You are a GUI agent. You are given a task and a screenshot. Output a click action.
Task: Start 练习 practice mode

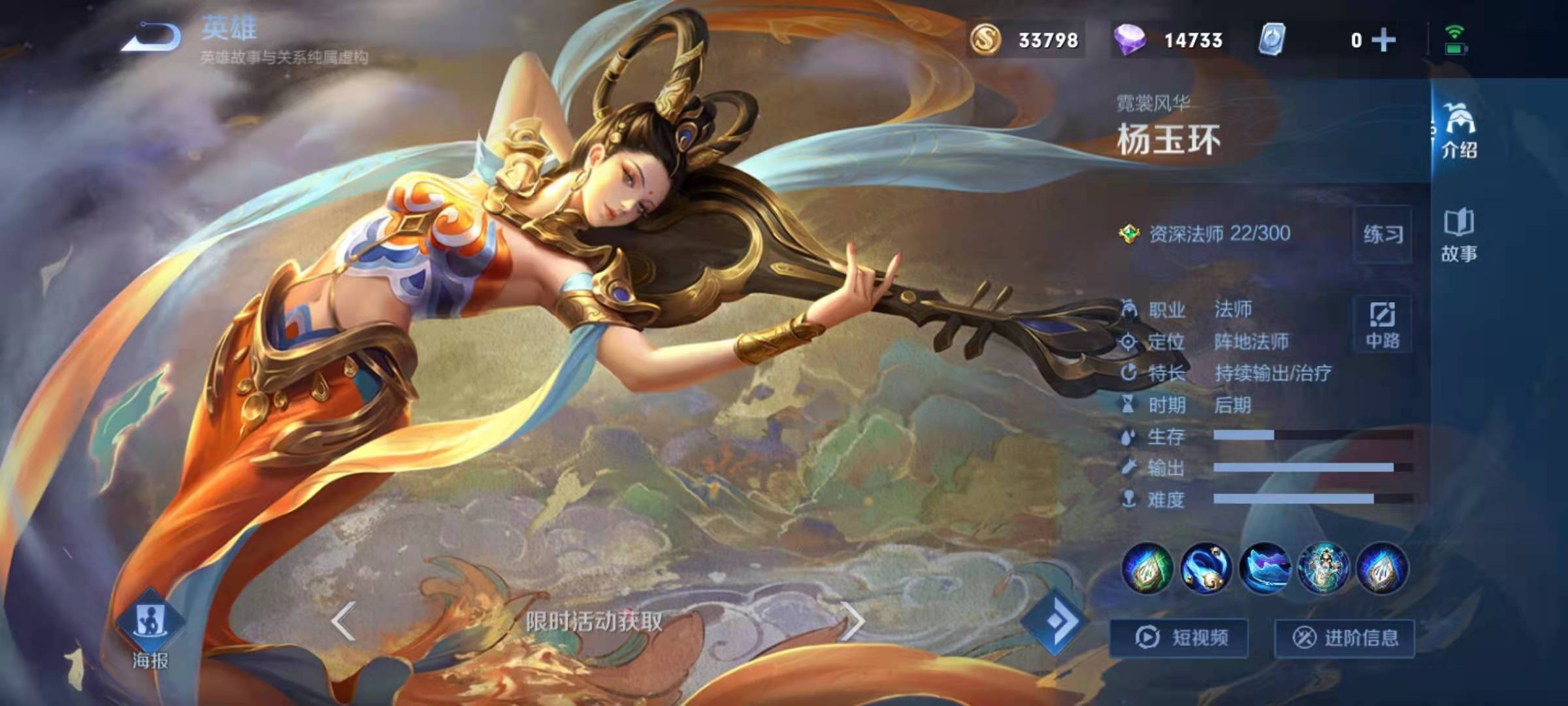pyautogui.click(x=1383, y=234)
